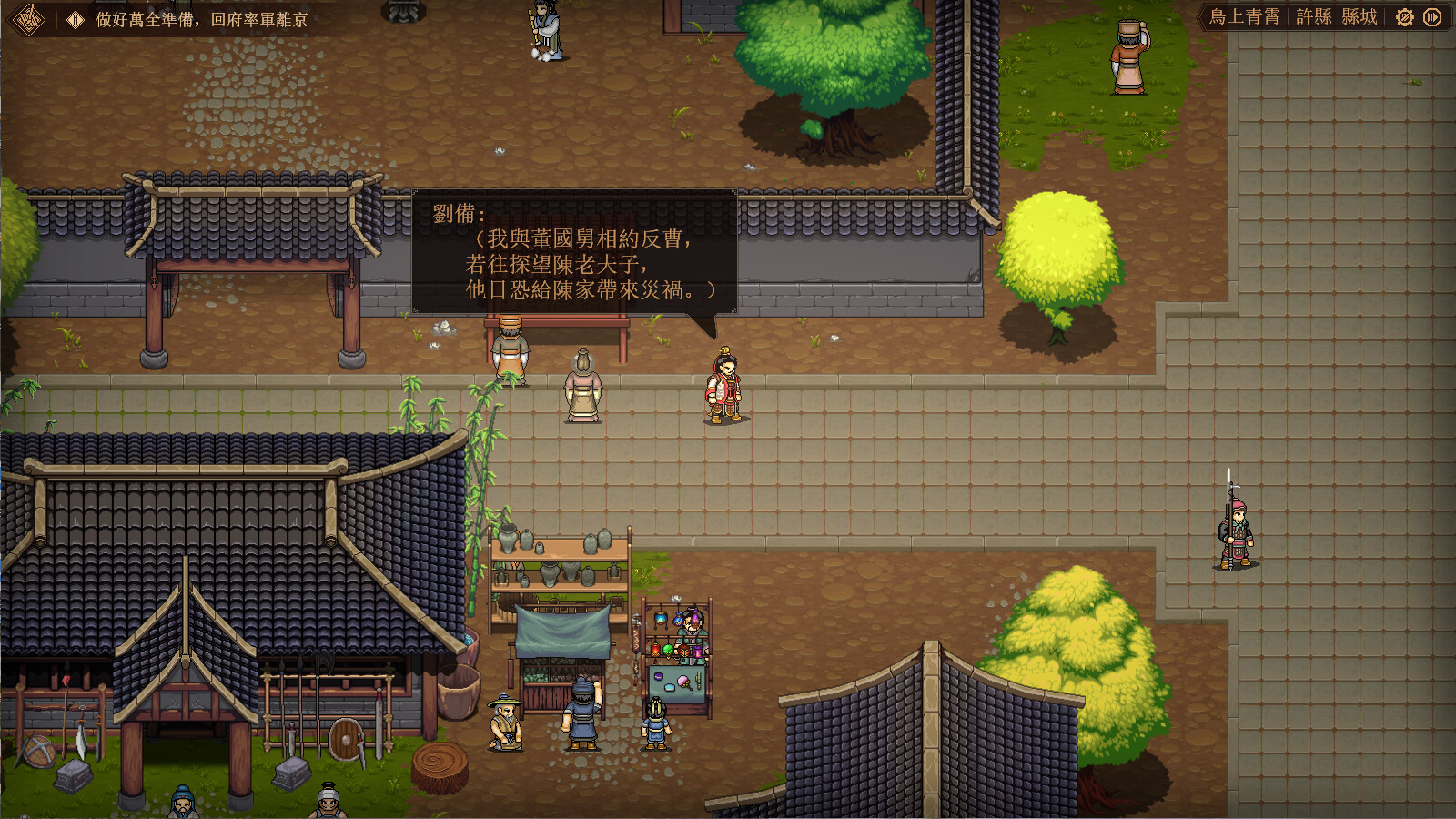
Task: Select Liu Bei, the speaking character
Action: 723,387
